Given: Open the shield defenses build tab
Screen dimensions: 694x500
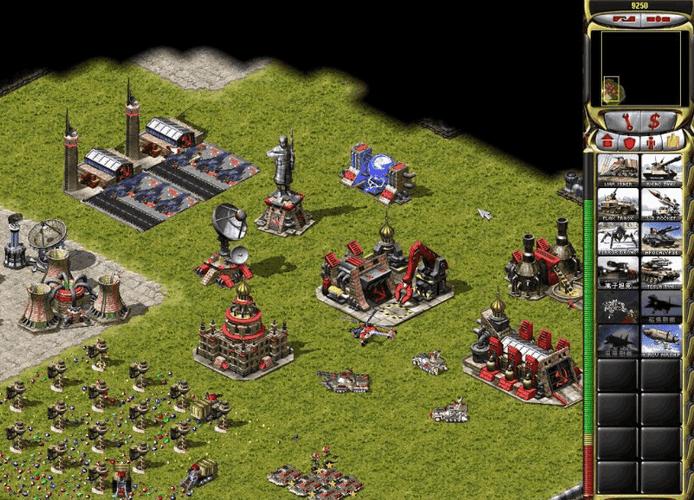Looking at the screenshot, I should (x=628, y=141).
